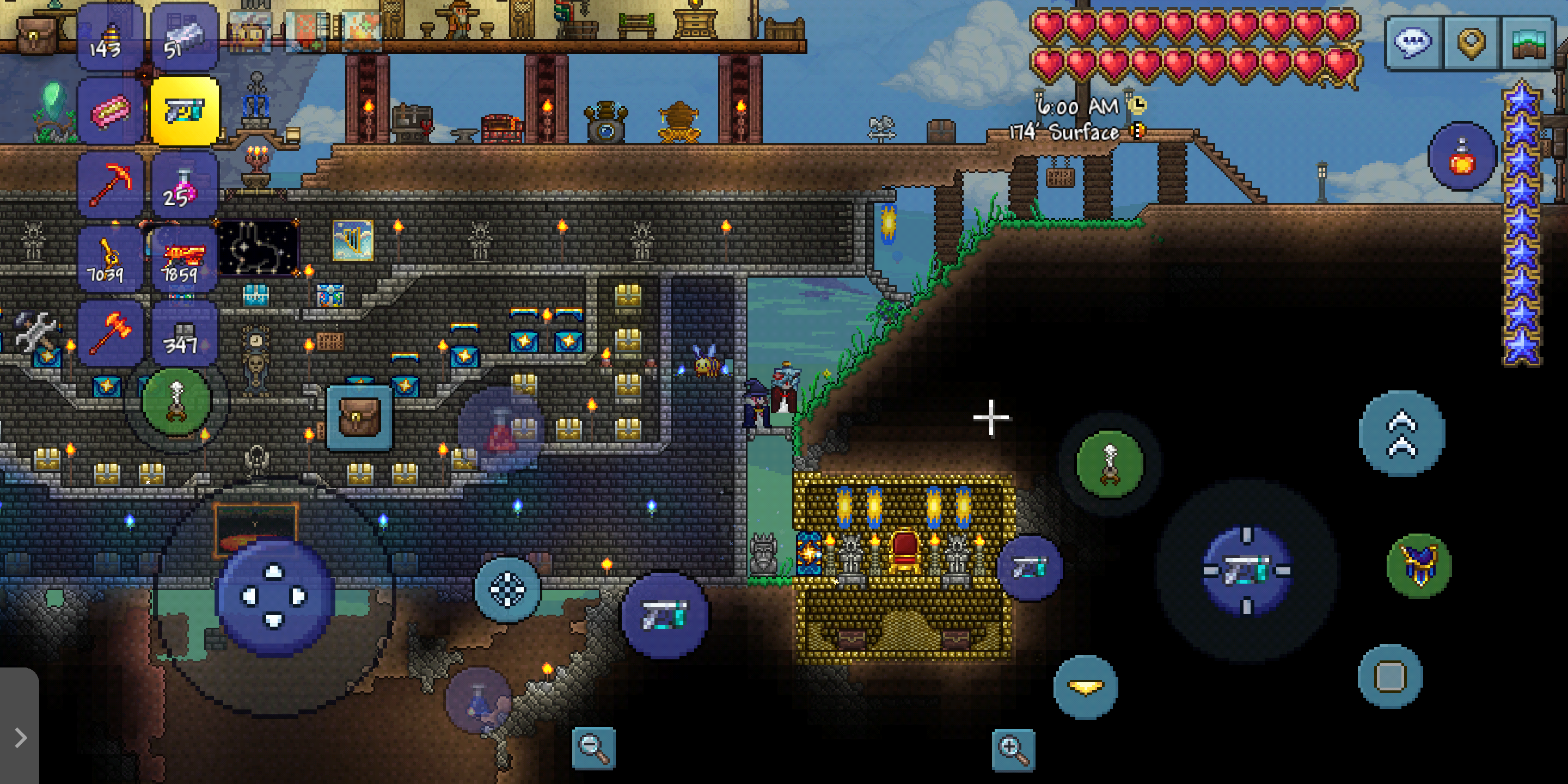Image resolution: width=1568 pixels, height=784 pixels.
Task: Select the pink potion stack of 25
Action: pos(184,185)
